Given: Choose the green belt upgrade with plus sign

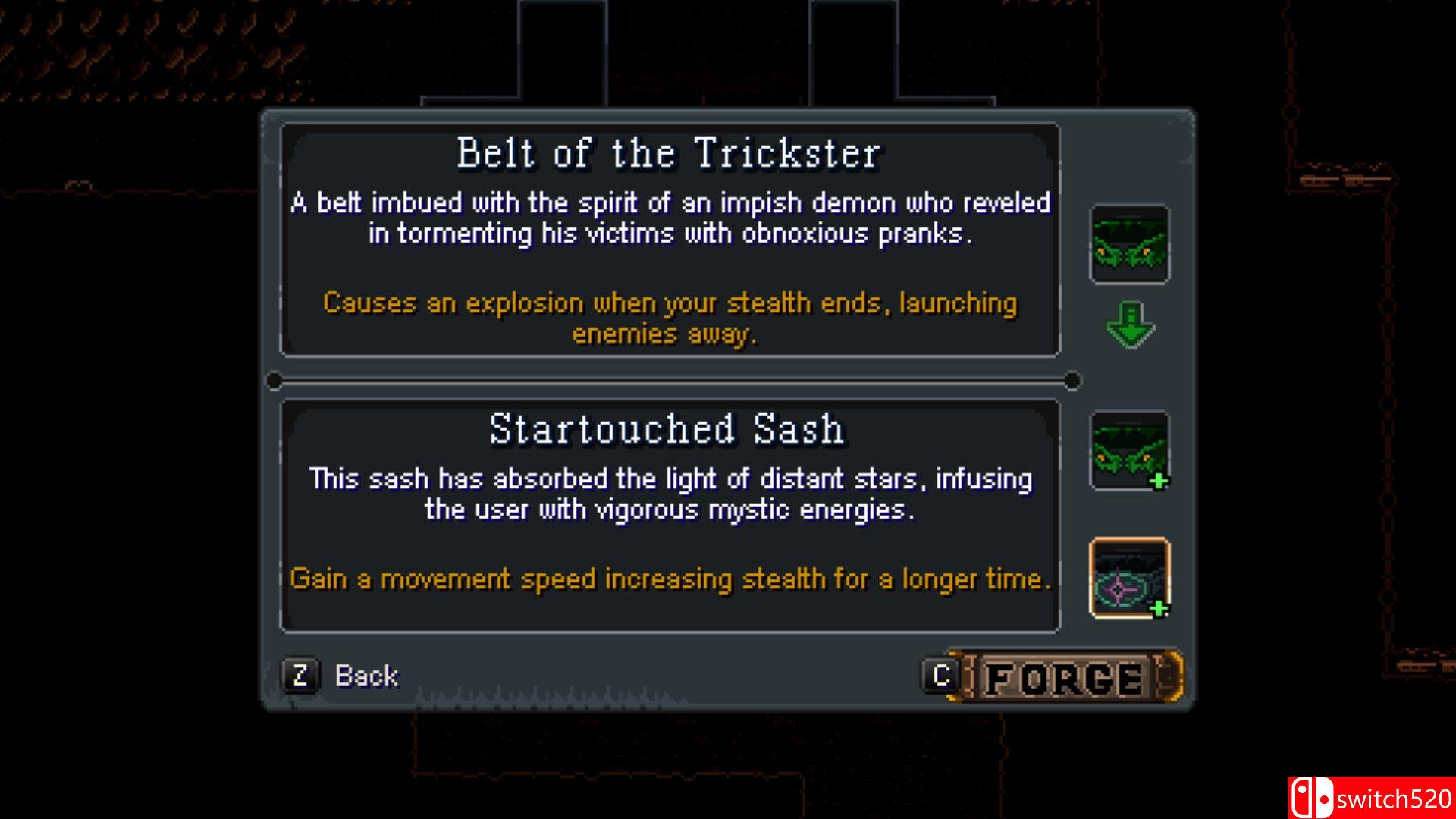Looking at the screenshot, I should (x=1129, y=450).
